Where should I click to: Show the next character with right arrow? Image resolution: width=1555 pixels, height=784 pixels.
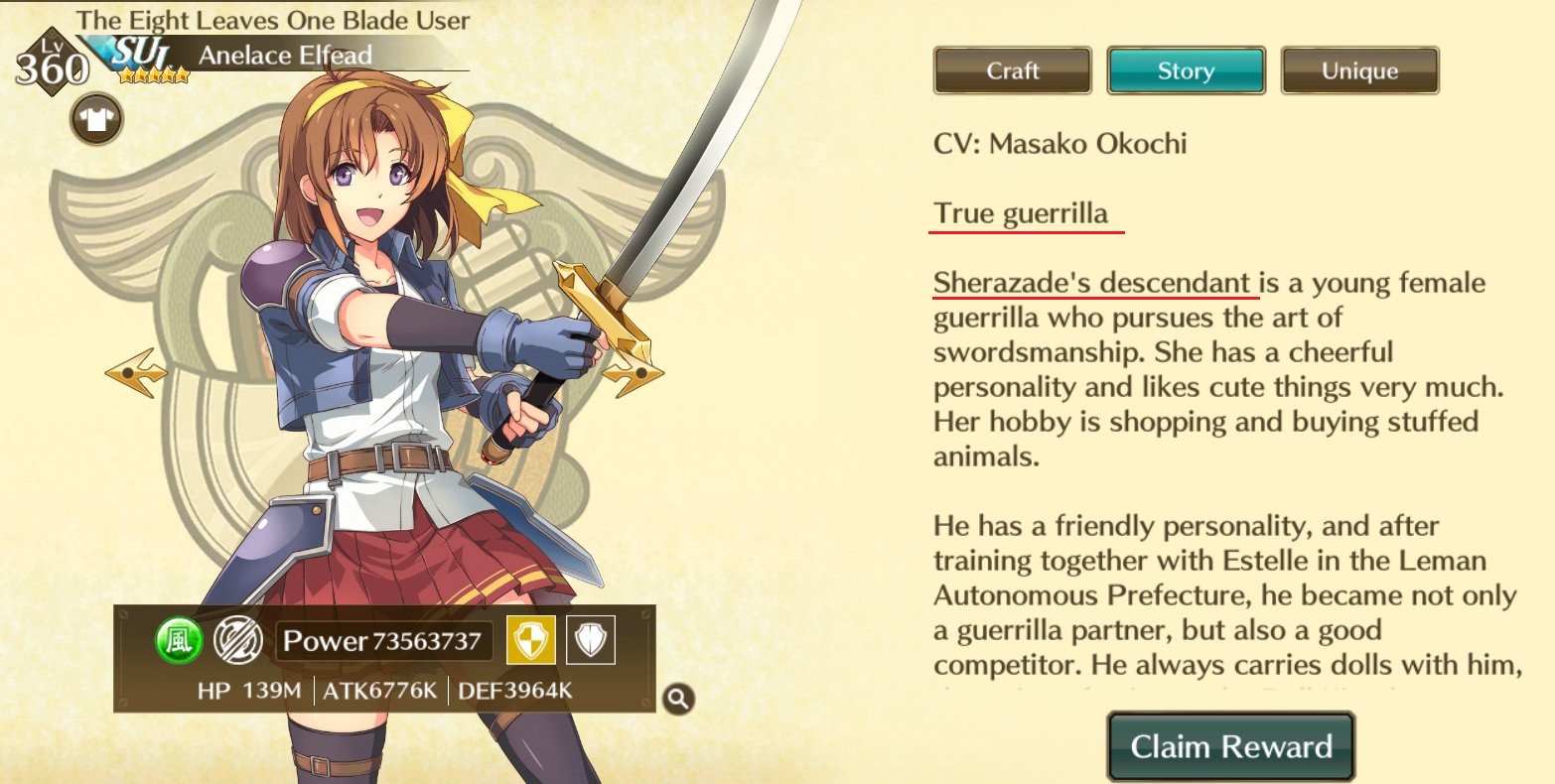[x=633, y=375]
